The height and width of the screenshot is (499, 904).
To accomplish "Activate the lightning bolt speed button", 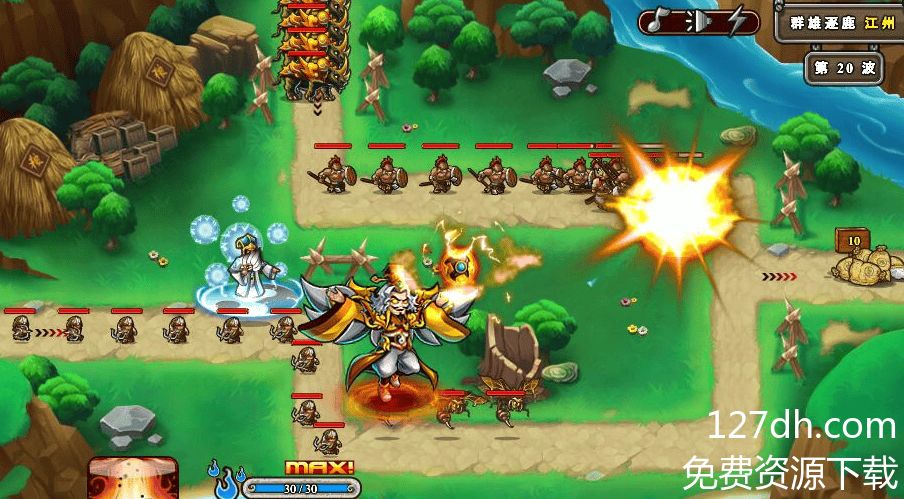I will point(738,21).
